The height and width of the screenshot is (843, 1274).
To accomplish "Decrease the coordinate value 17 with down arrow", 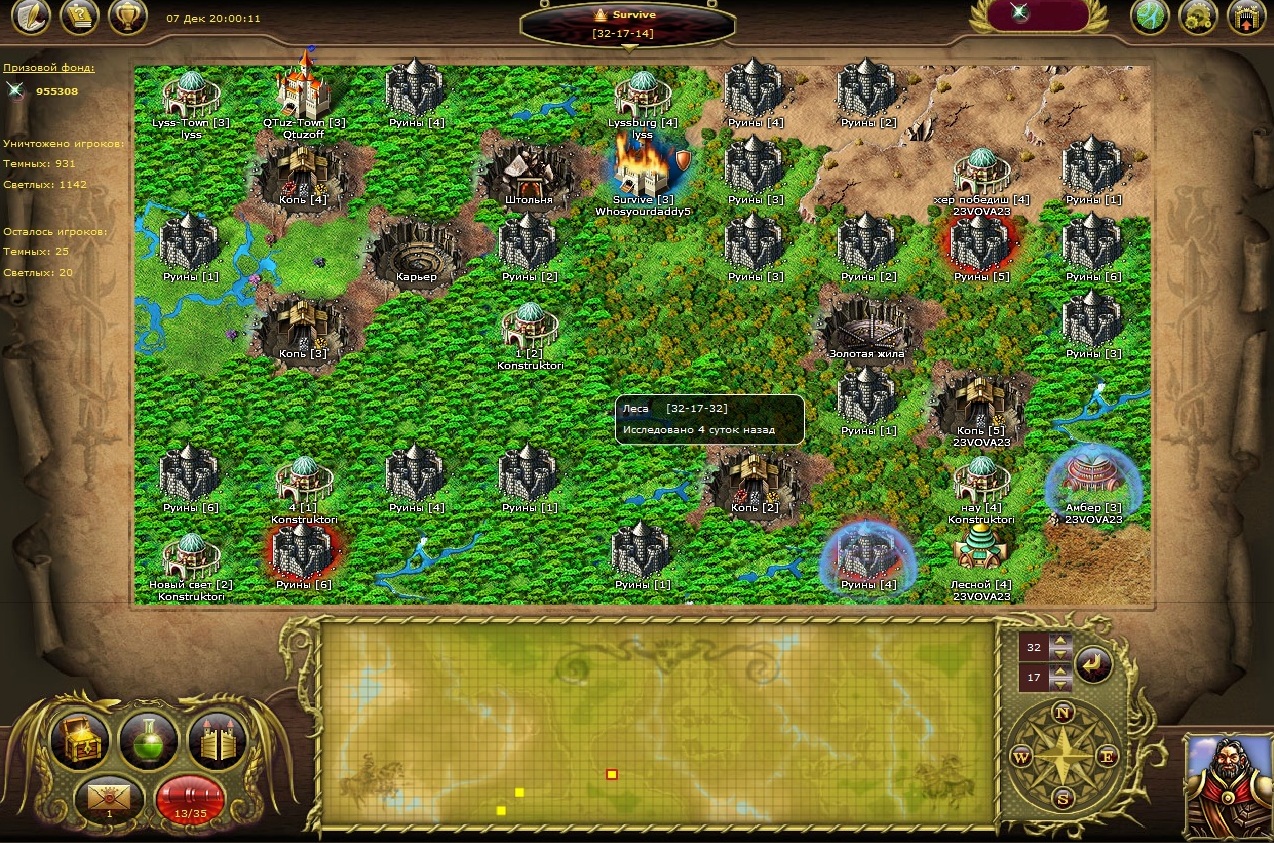I will click(1060, 685).
